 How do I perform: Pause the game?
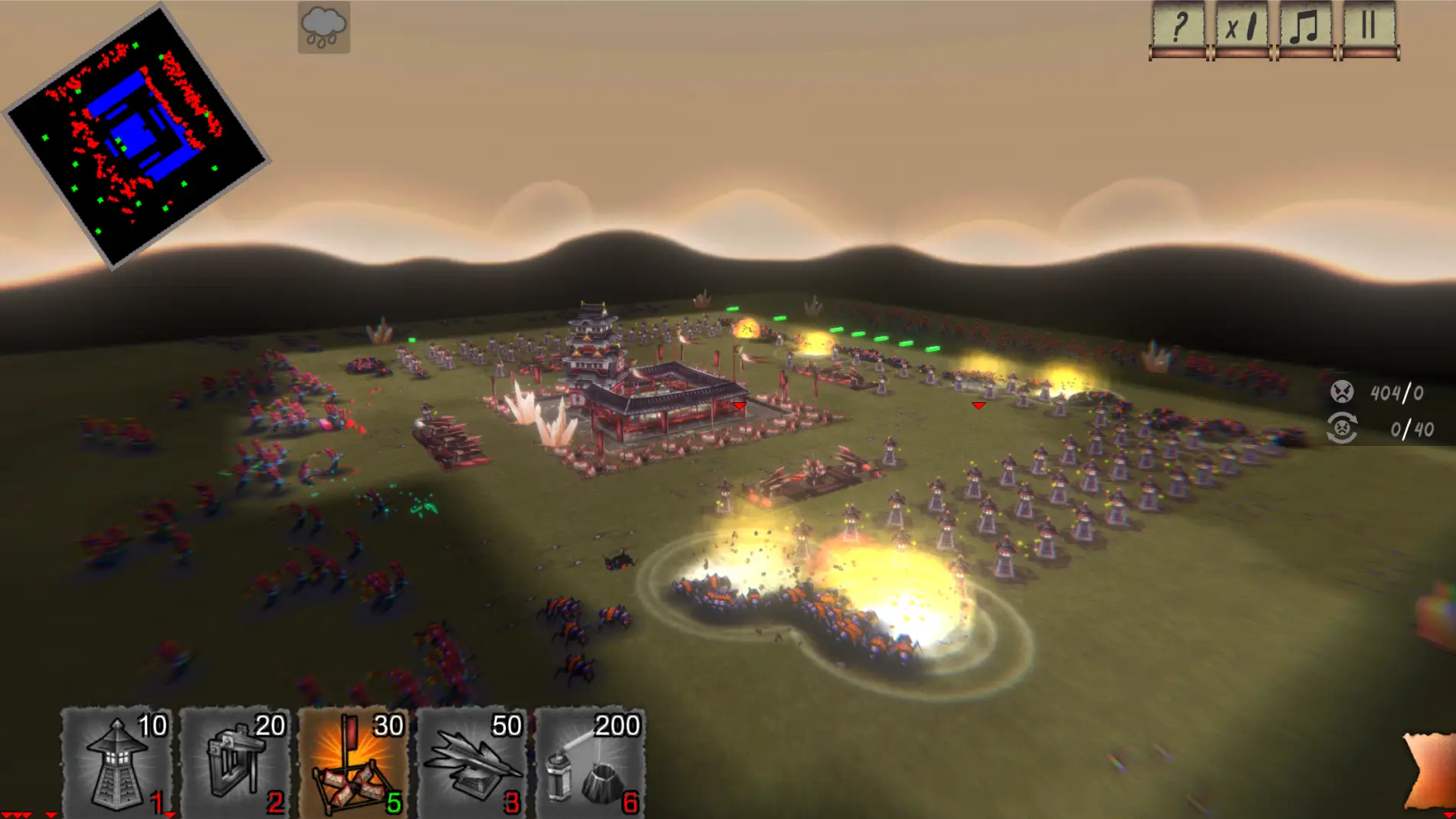[1369, 28]
